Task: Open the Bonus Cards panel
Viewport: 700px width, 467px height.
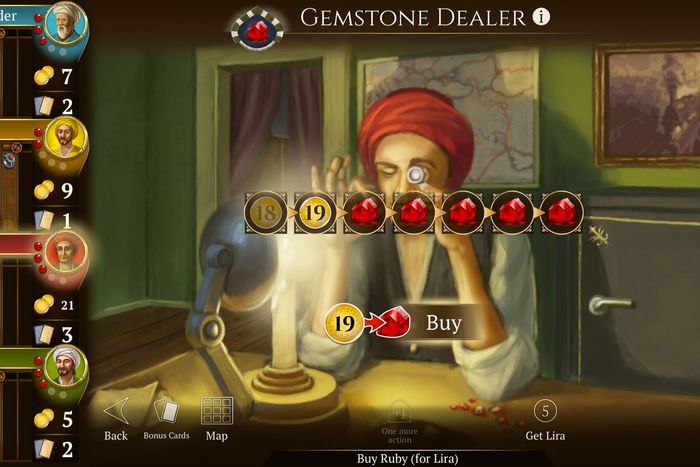Action: click(x=166, y=417)
